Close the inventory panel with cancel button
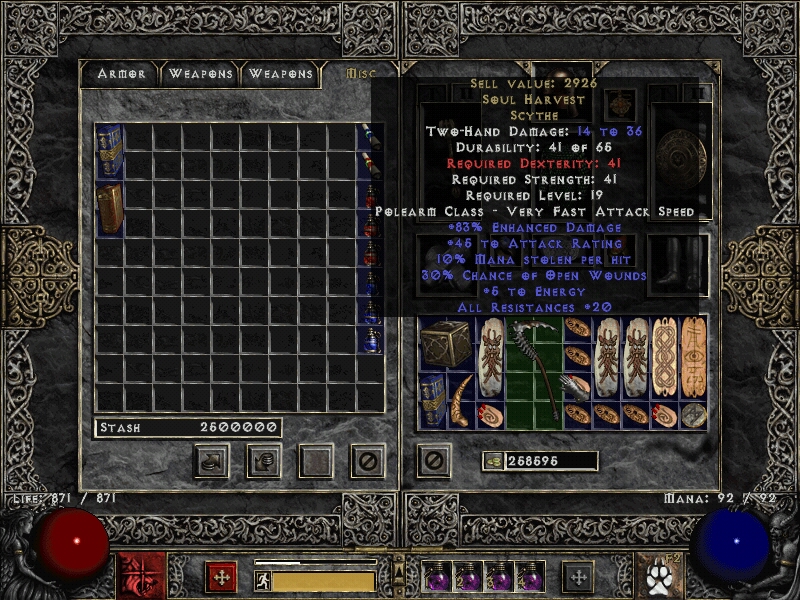This screenshot has height=600, width=800. pyautogui.click(x=433, y=460)
